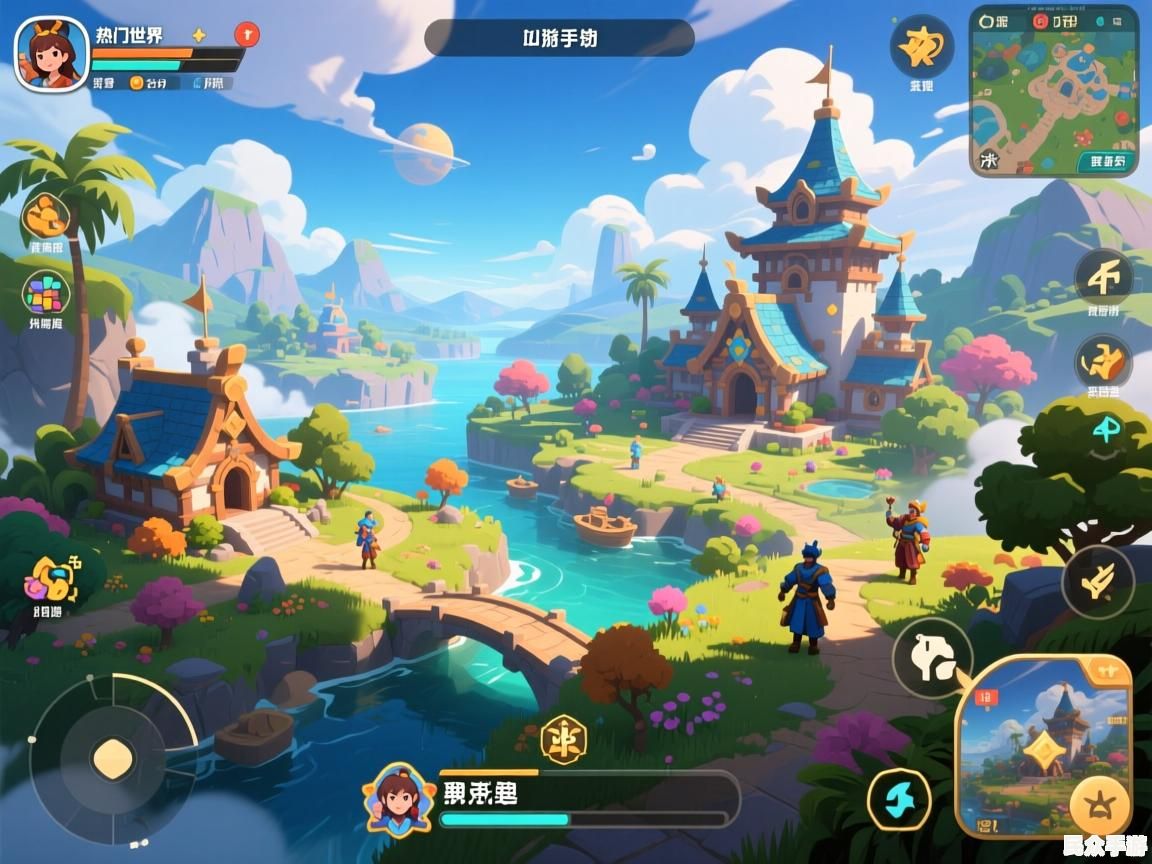Use the white fist action button
The image size is (1152, 864).
tap(932, 657)
